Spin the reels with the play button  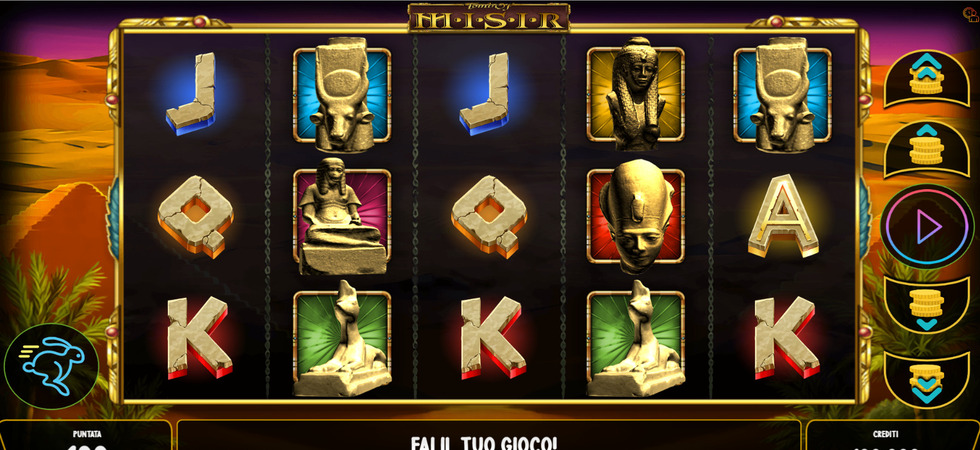coord(927,227)
